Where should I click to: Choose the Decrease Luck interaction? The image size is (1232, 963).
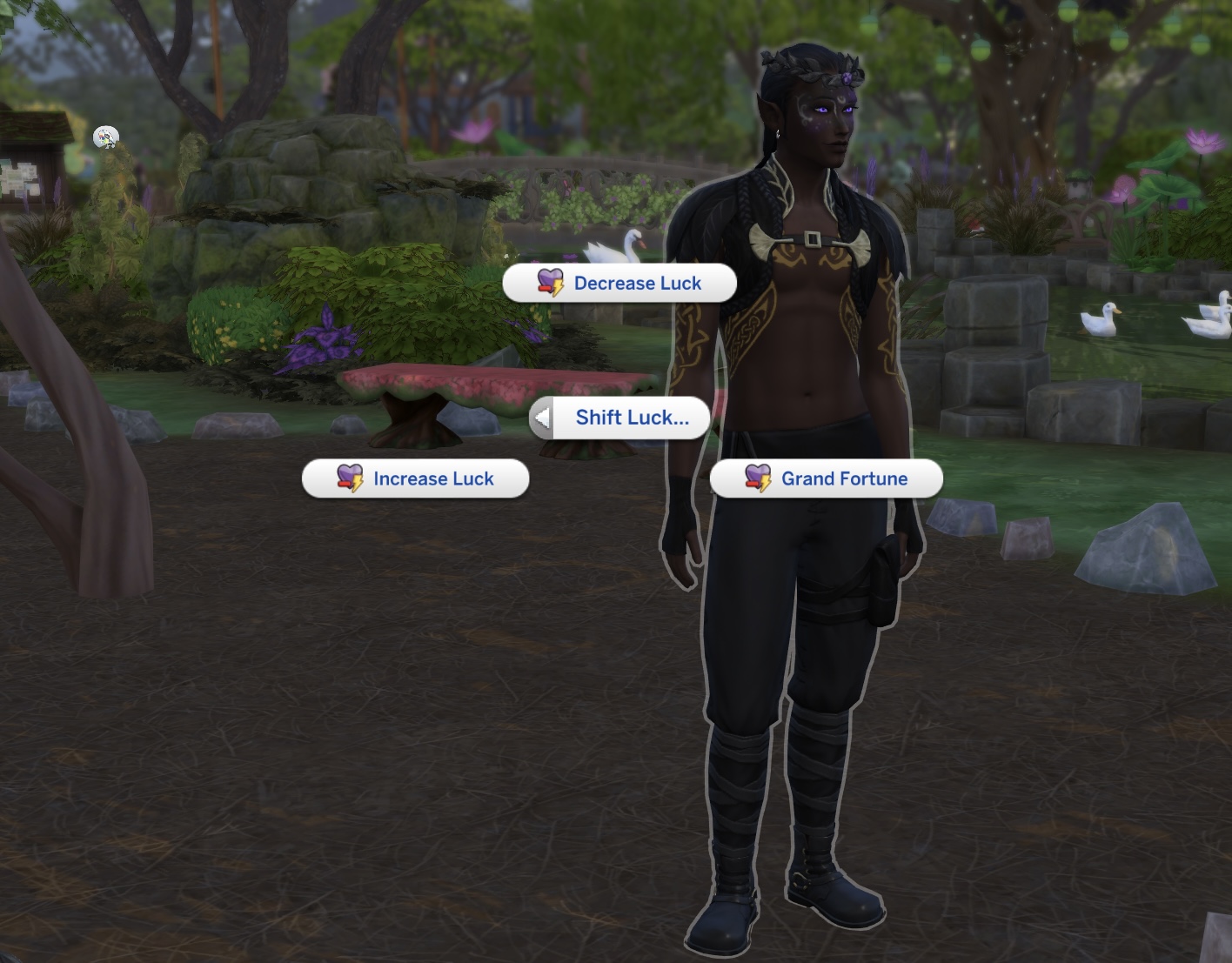[x=636, y=283]
